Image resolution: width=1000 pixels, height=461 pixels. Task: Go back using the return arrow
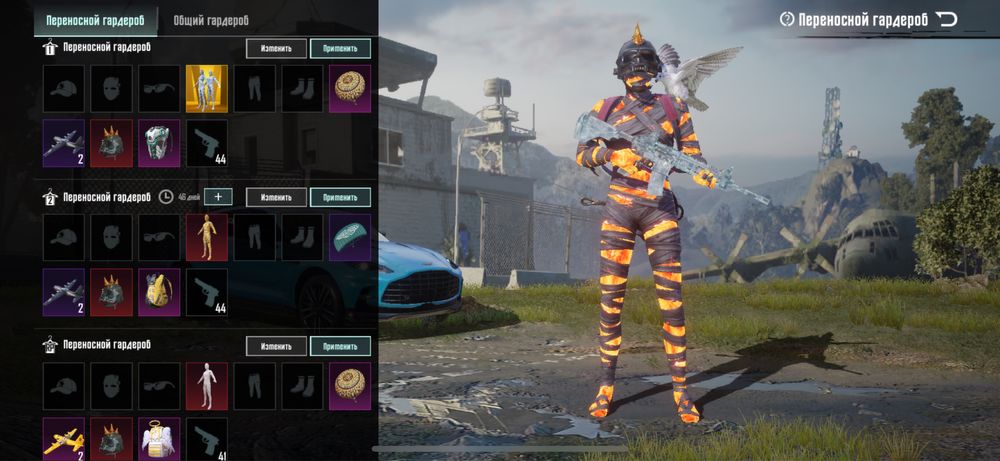pos(947,19)
